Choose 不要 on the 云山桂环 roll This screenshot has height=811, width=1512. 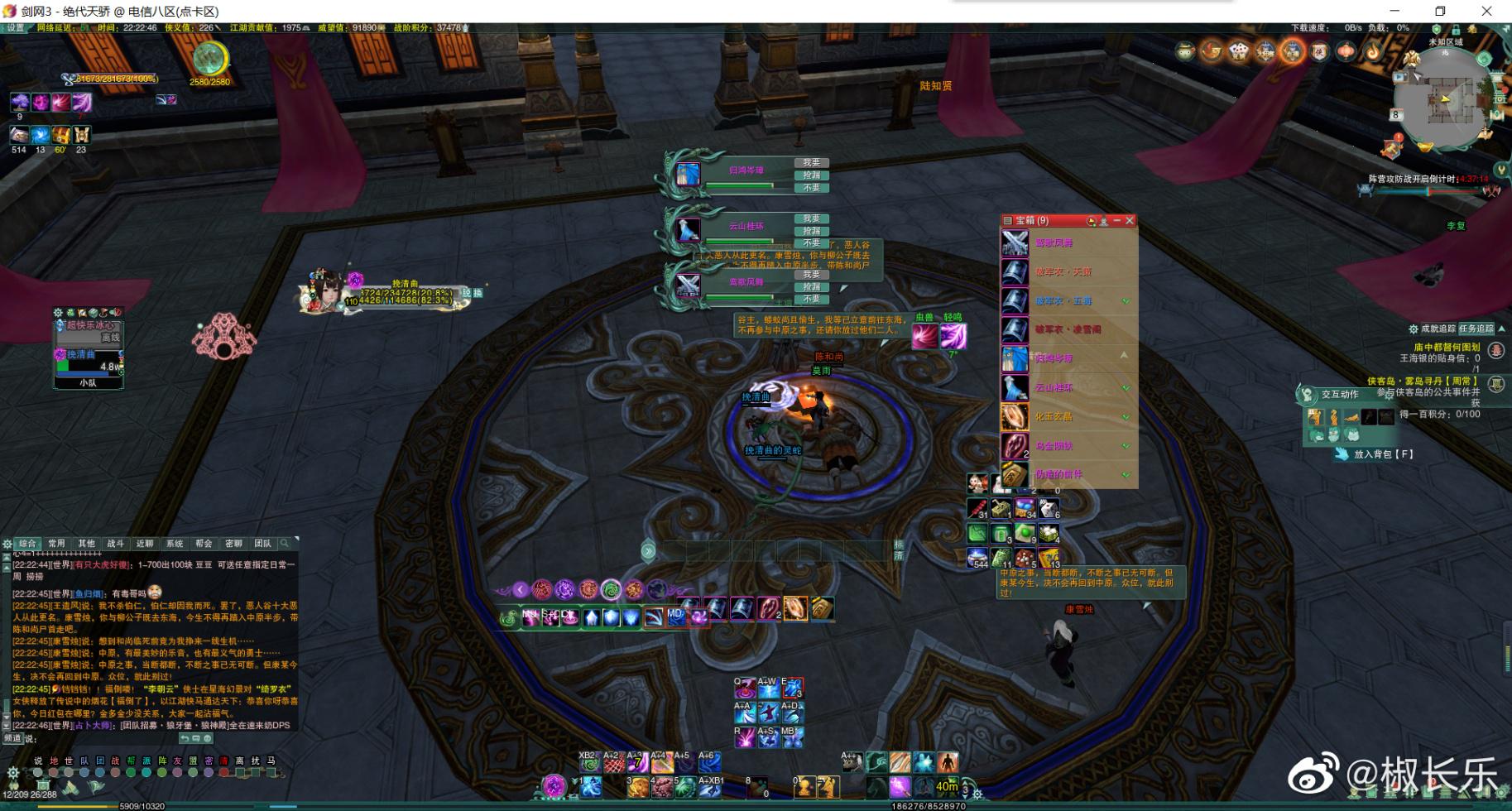click(x=811, y=243)
